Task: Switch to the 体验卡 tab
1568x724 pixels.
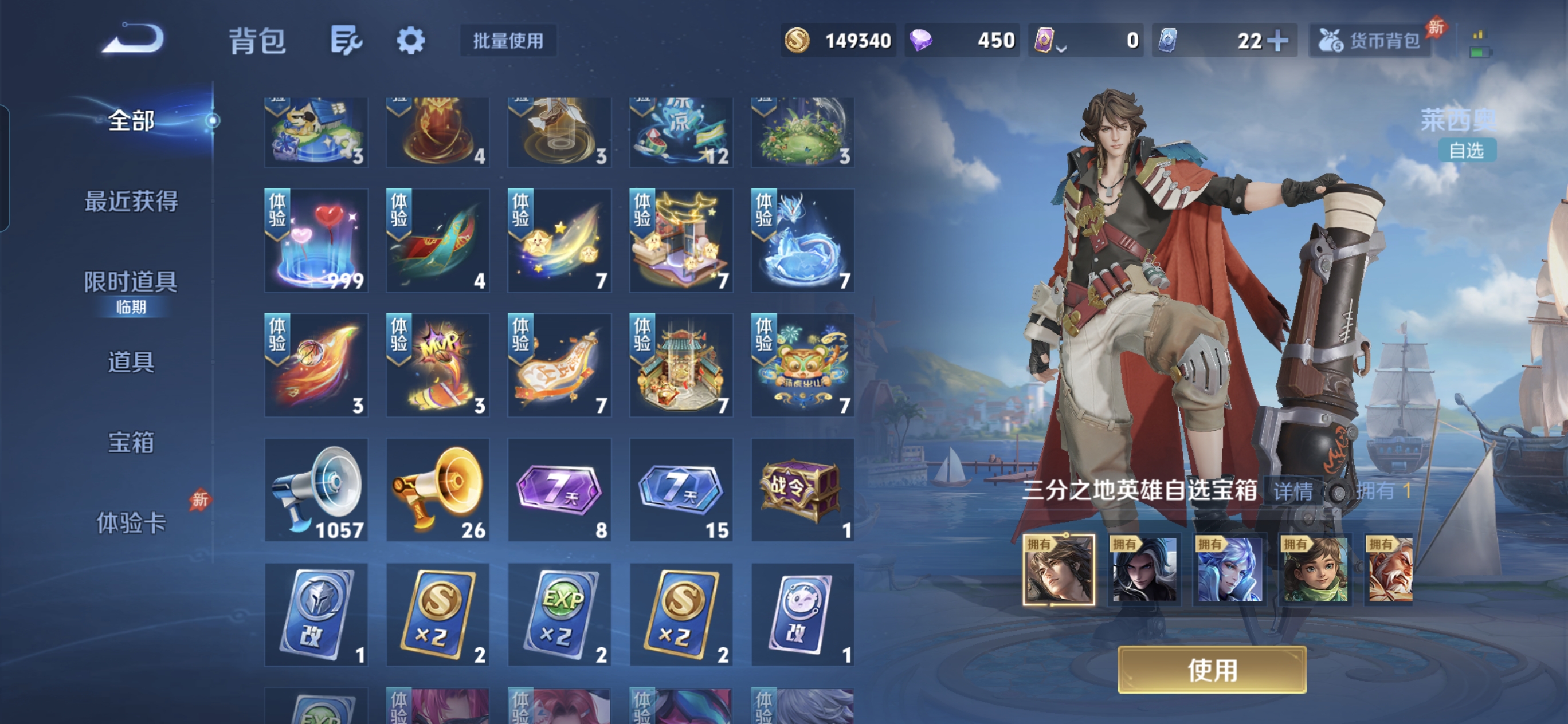Action: click(131, 522)
